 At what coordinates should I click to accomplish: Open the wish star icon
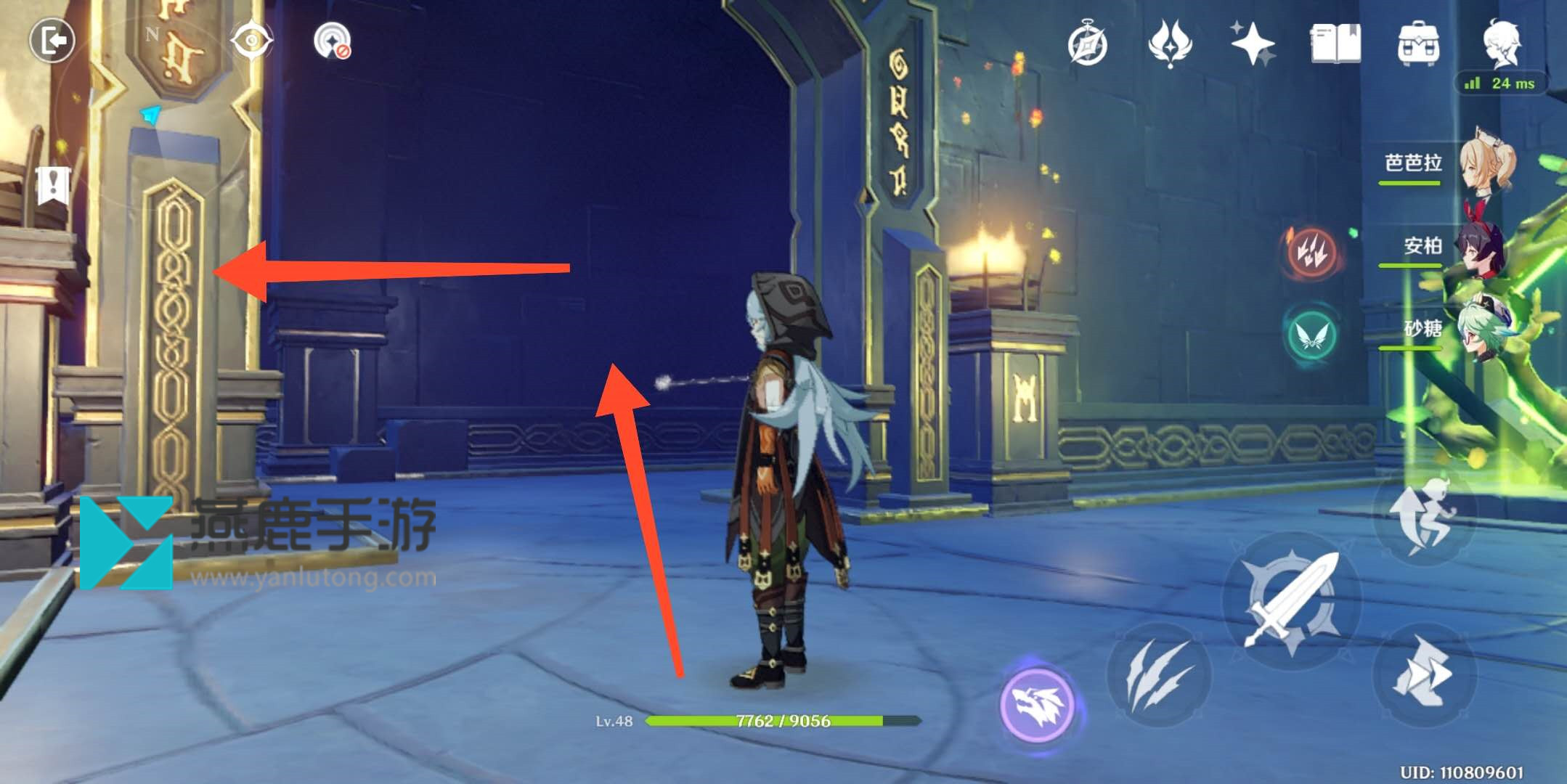(x=1253, y=44)
